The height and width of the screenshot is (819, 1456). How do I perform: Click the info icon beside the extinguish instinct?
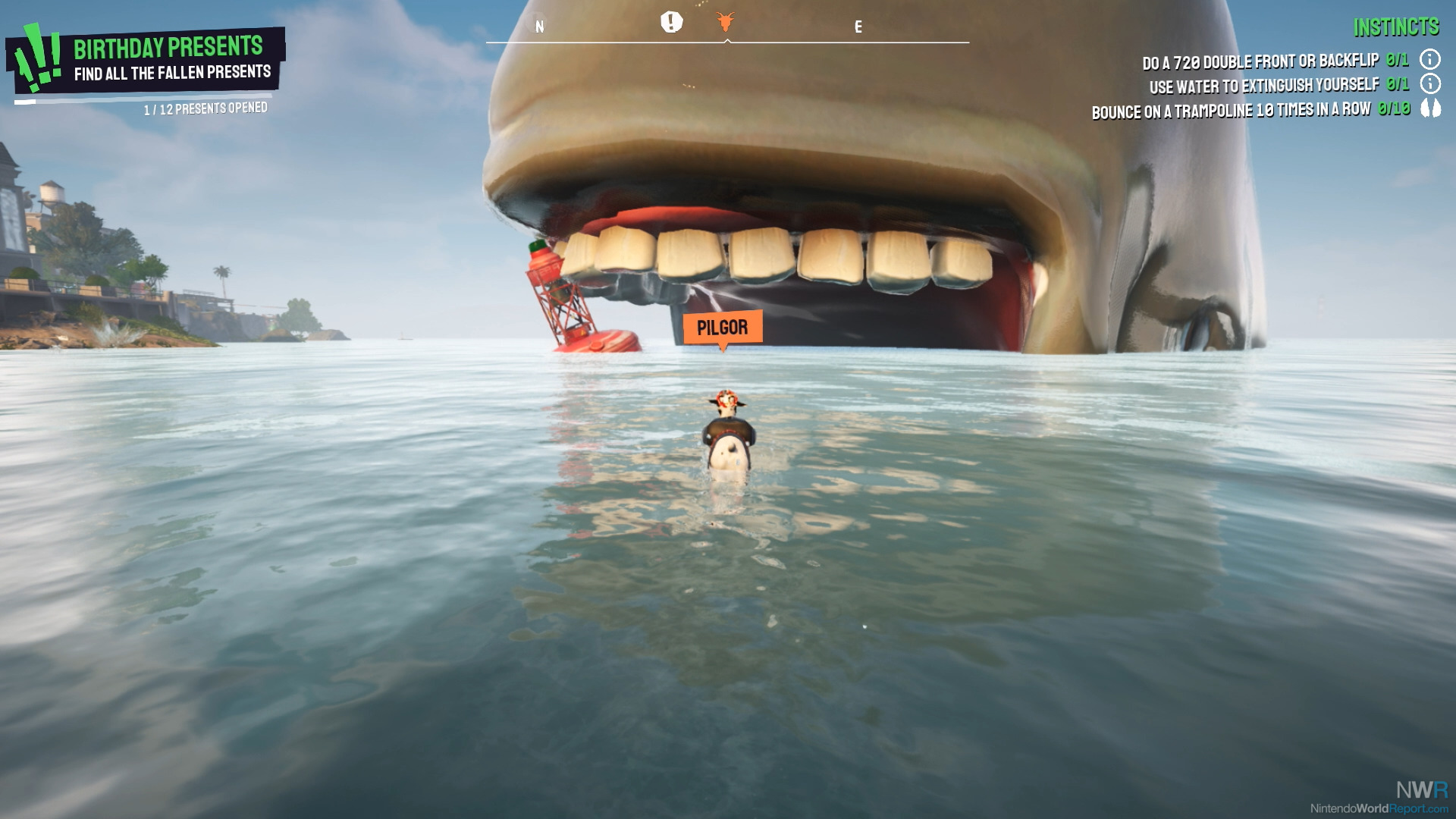(x=1430, y=83)
